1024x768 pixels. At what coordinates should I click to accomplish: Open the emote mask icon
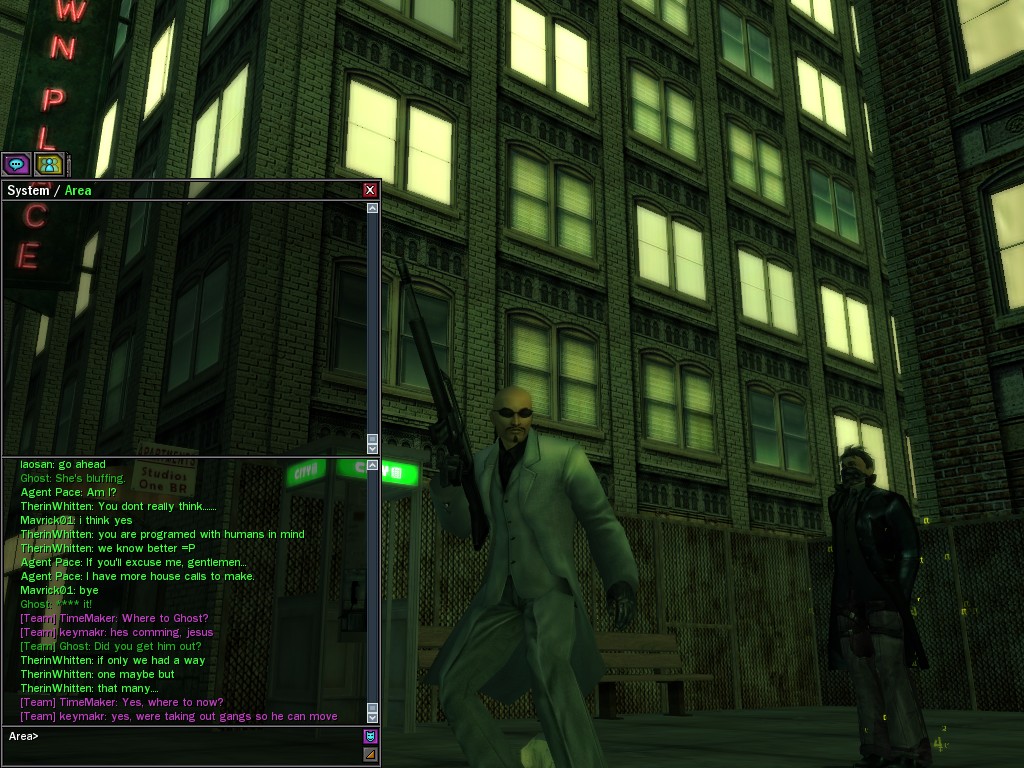click(x=370, y=736)
